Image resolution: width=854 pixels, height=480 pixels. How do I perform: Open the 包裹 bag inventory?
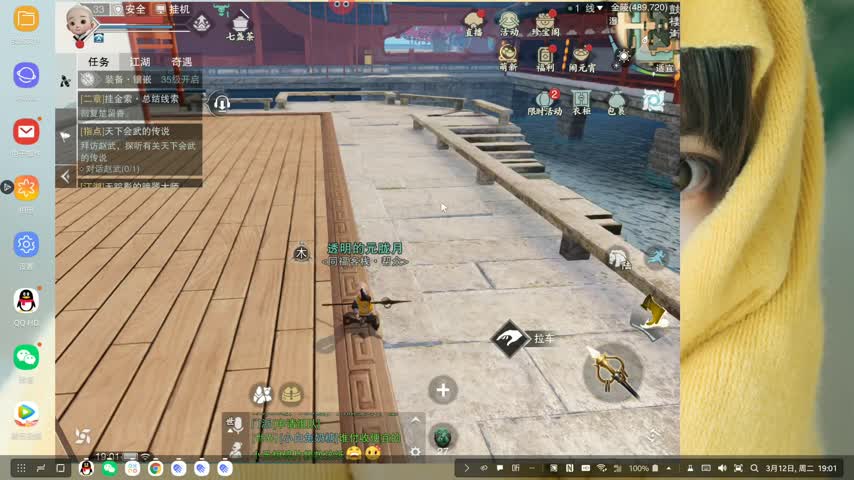617,100
